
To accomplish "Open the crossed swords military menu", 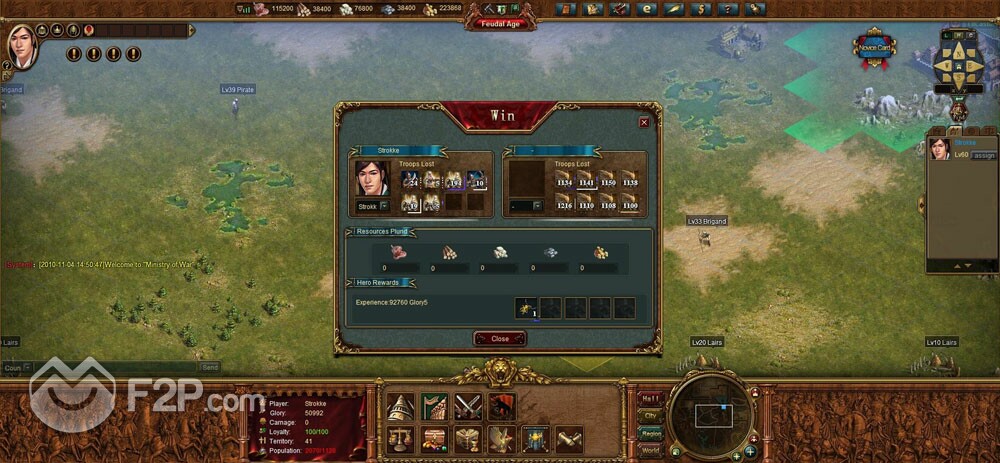I will point(468,406).
